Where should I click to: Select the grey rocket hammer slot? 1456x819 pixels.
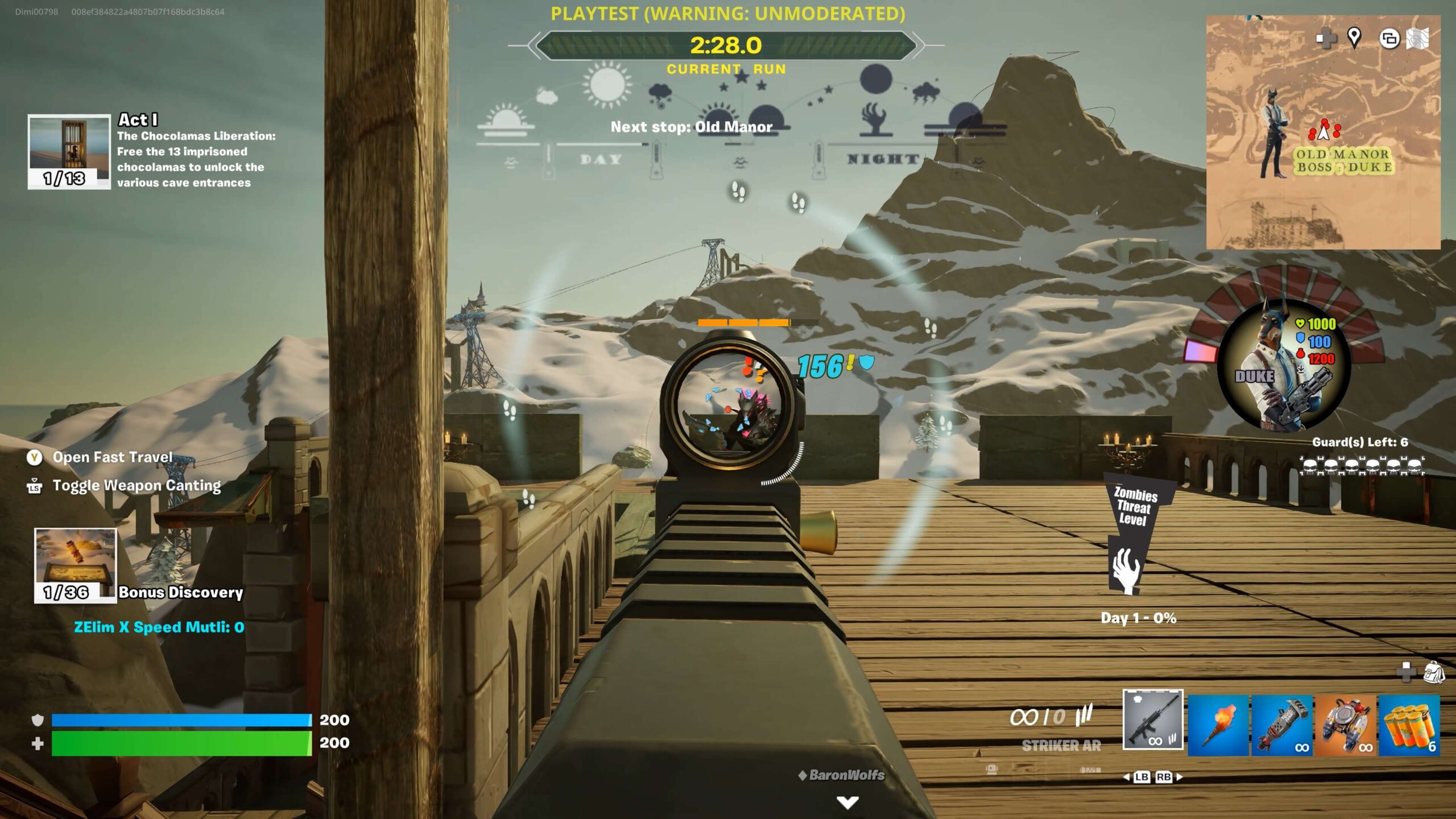1282,725
